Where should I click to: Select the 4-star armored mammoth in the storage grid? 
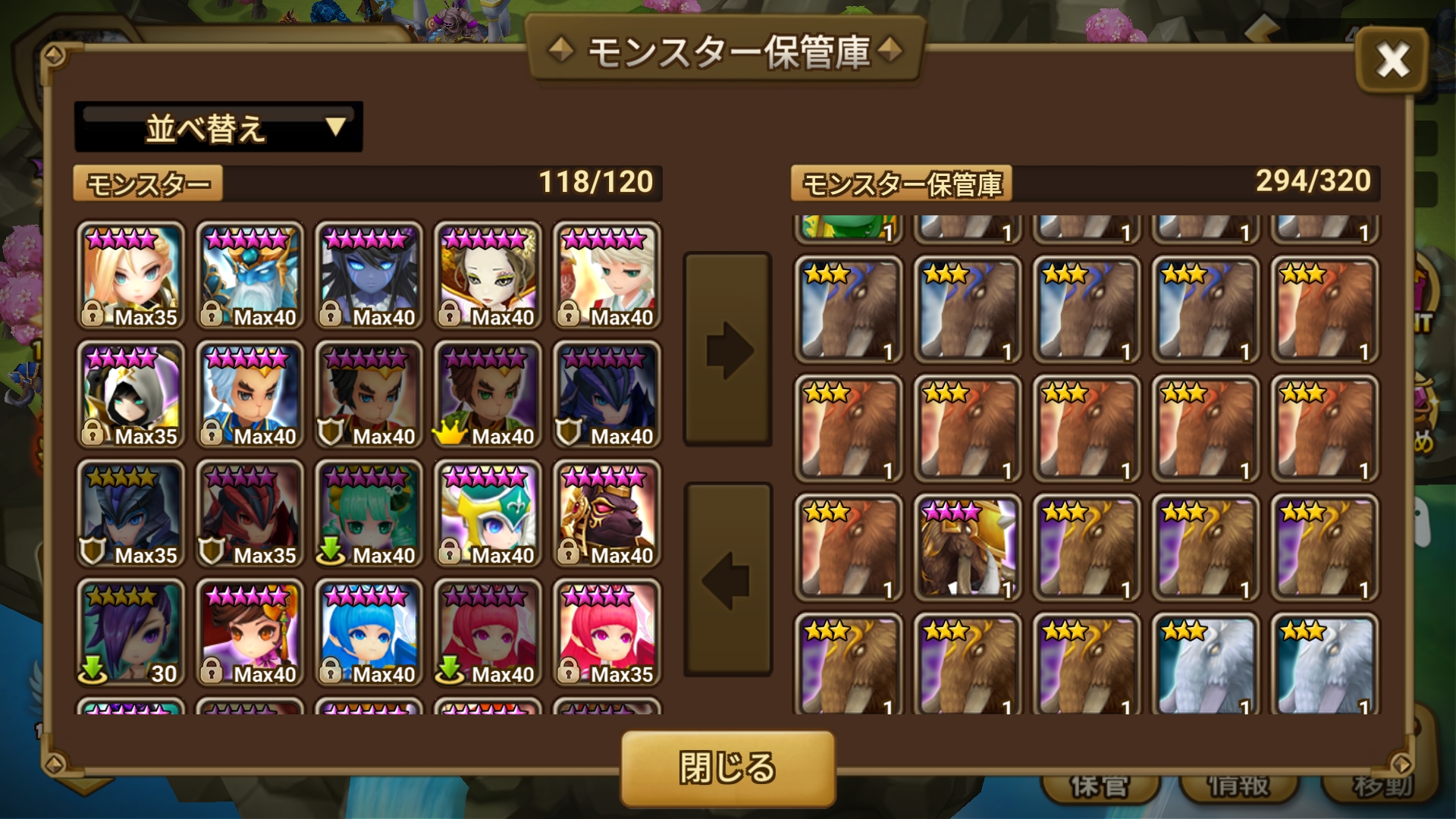pyautogui.click(x=965, y=546)
